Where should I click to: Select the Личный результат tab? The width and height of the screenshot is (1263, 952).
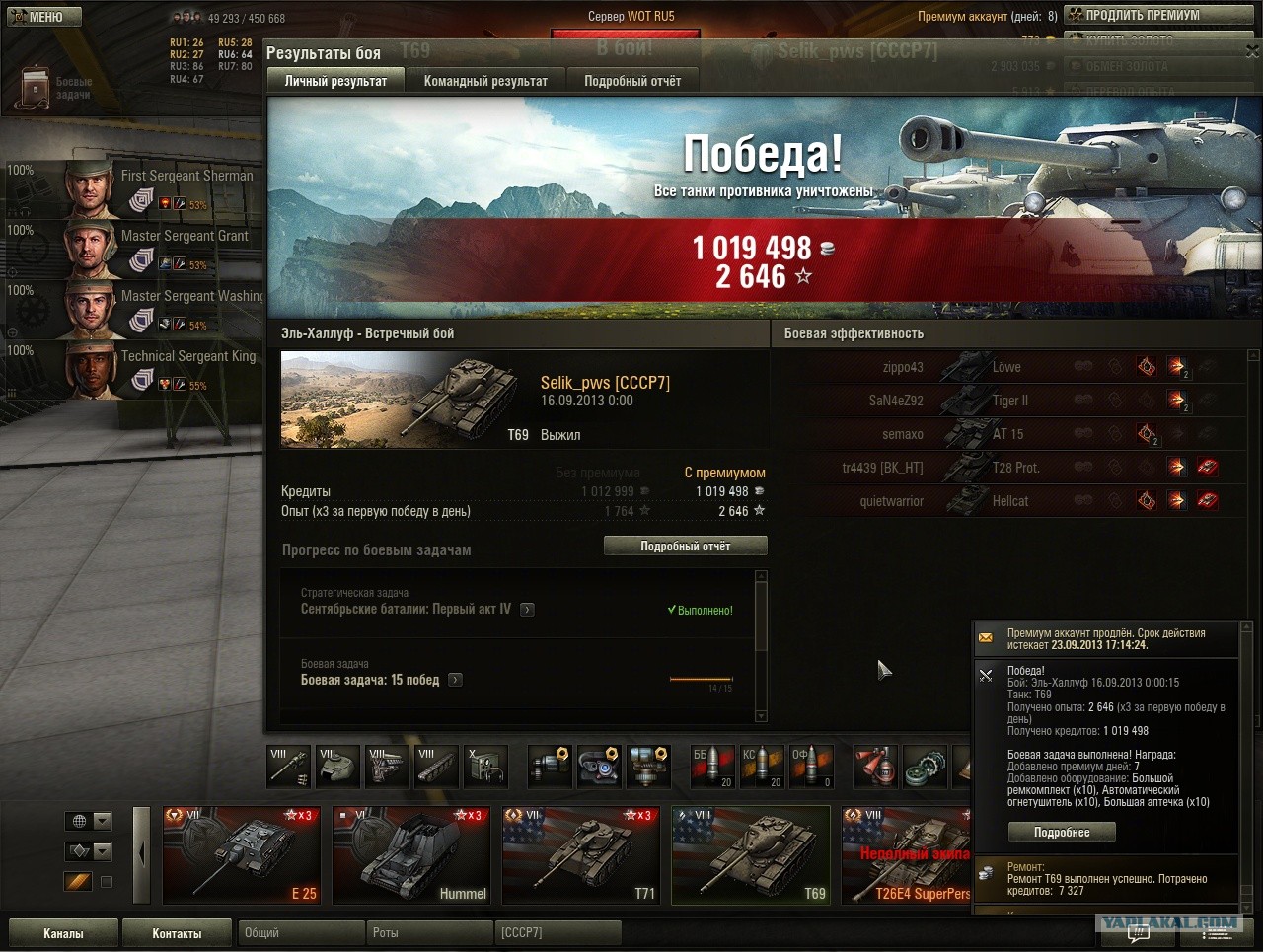[335, 81]
